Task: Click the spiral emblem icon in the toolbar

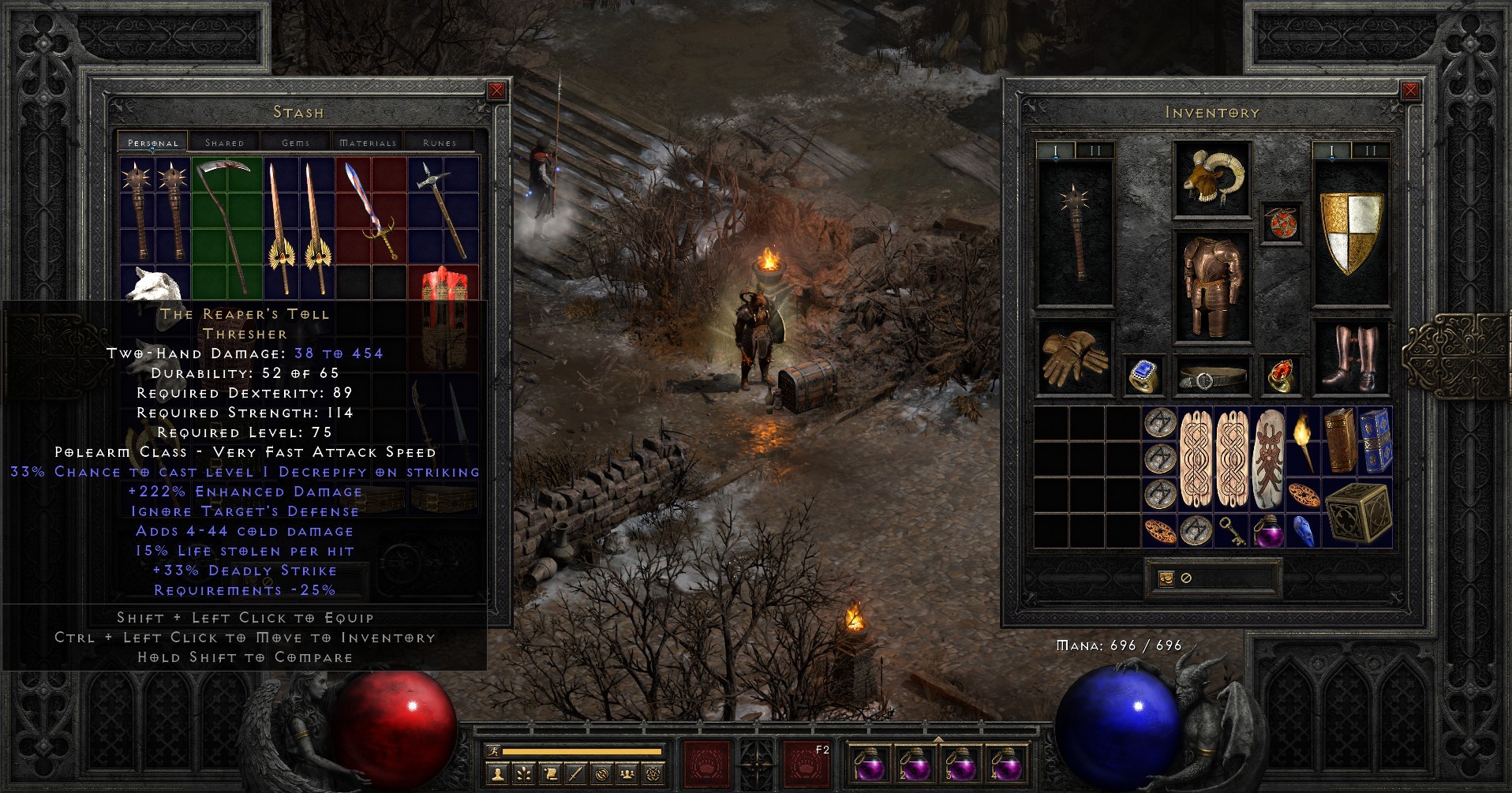Action: point(601,773)
